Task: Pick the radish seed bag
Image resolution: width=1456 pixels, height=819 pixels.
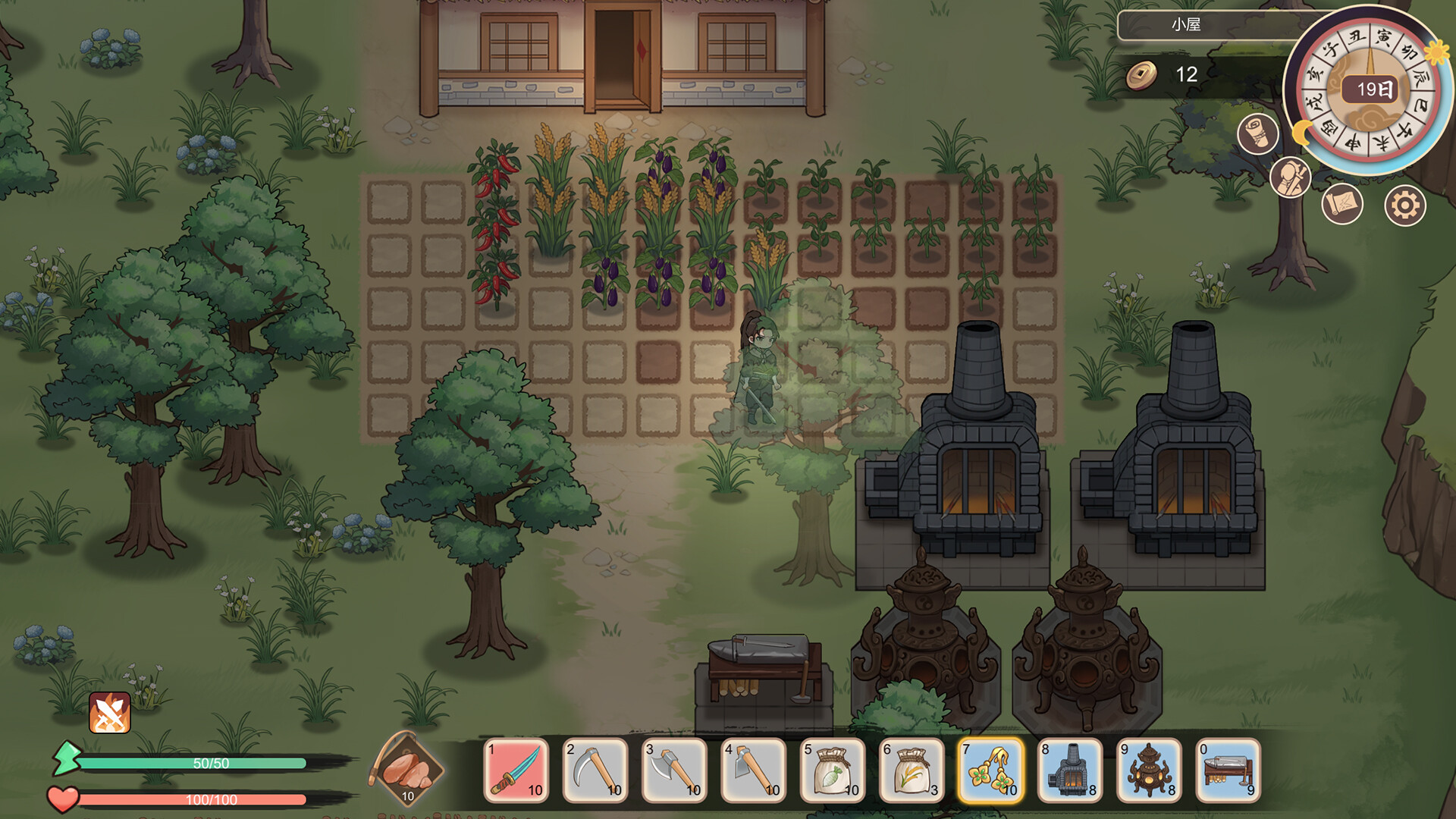Action: [833, 770]
